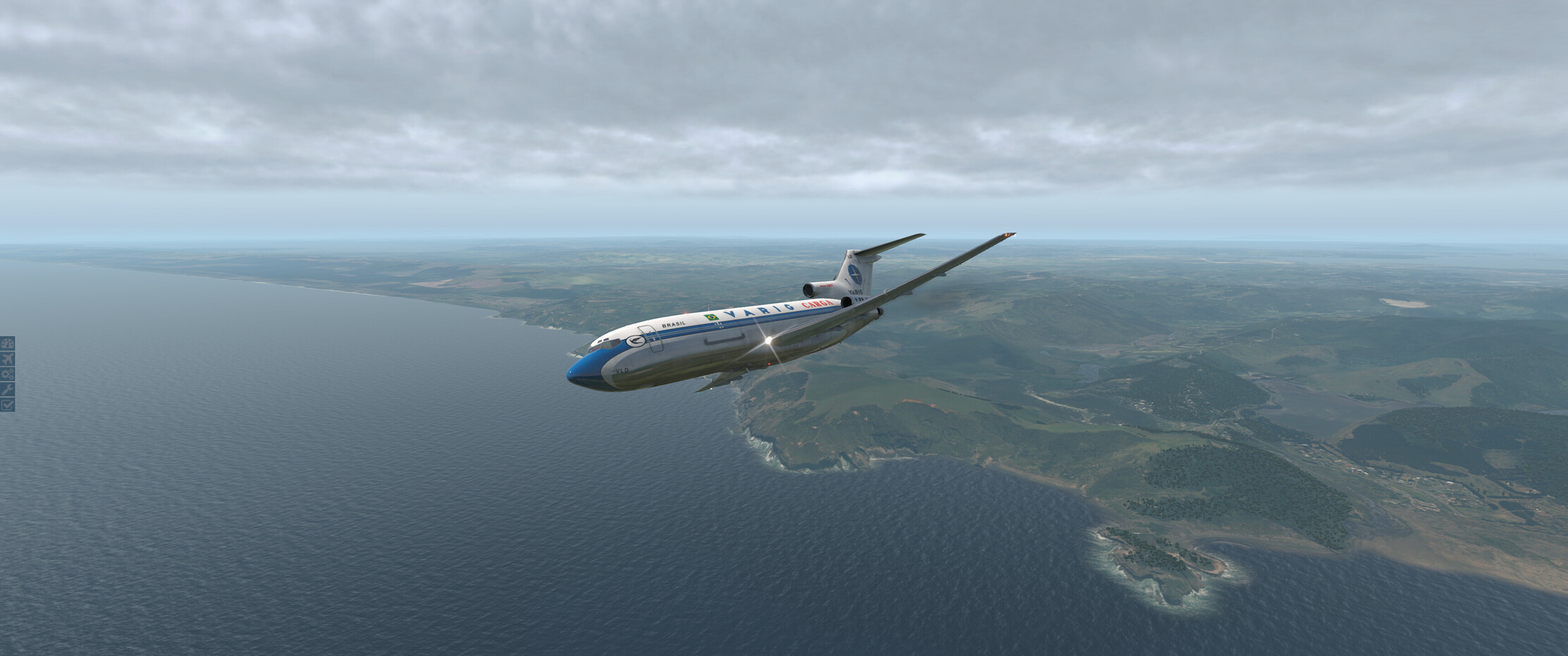Open the gears settings icon
The width and height of the screenshot is (1568, 656).
coord(7,374)
